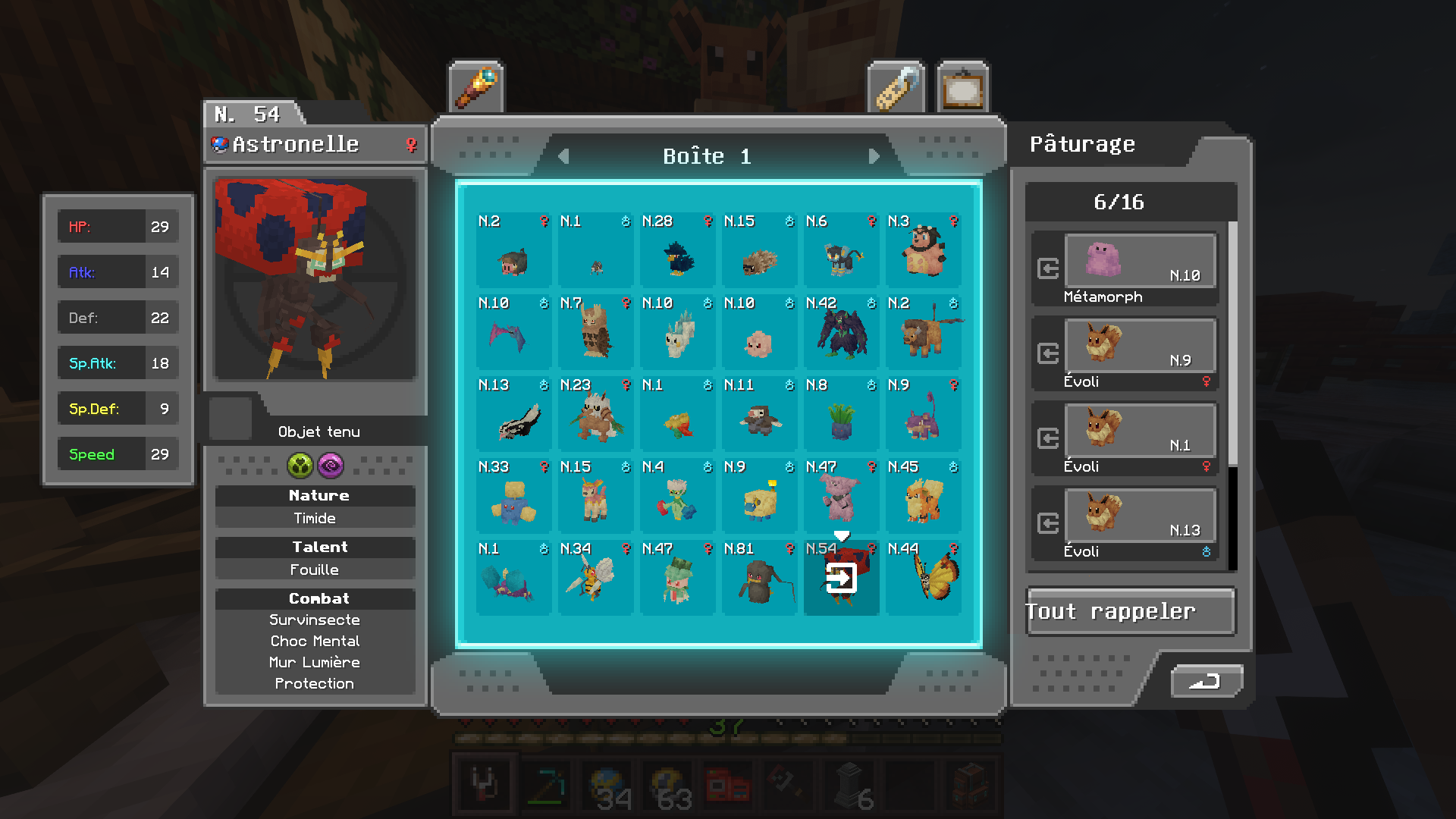Open the golden scepter filter icon
Image resolution: width=1456 pixels, height=819 pixels.
click(475, 88)
